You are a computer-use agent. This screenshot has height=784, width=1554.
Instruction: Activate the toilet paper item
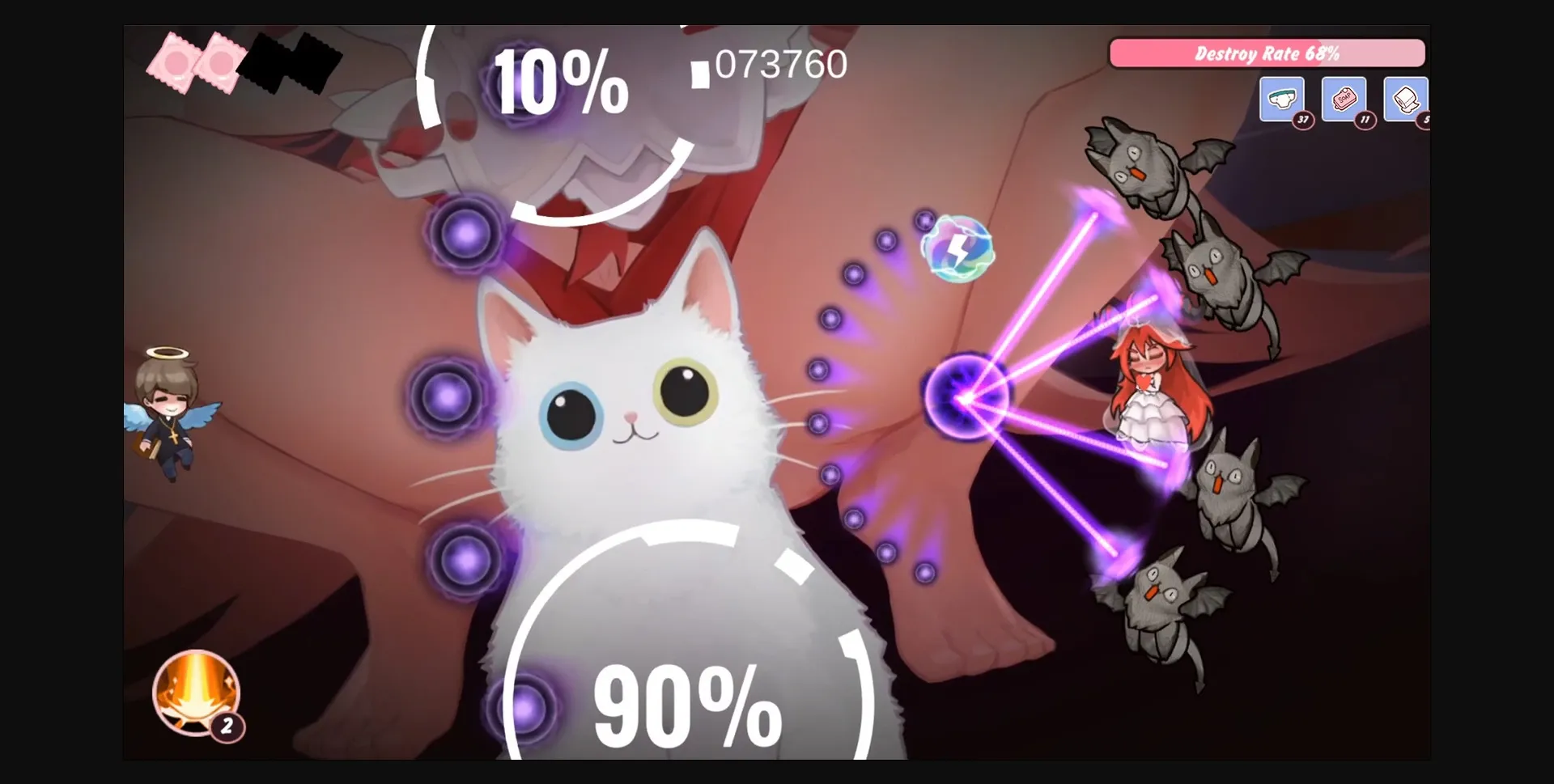(1406, 99)
